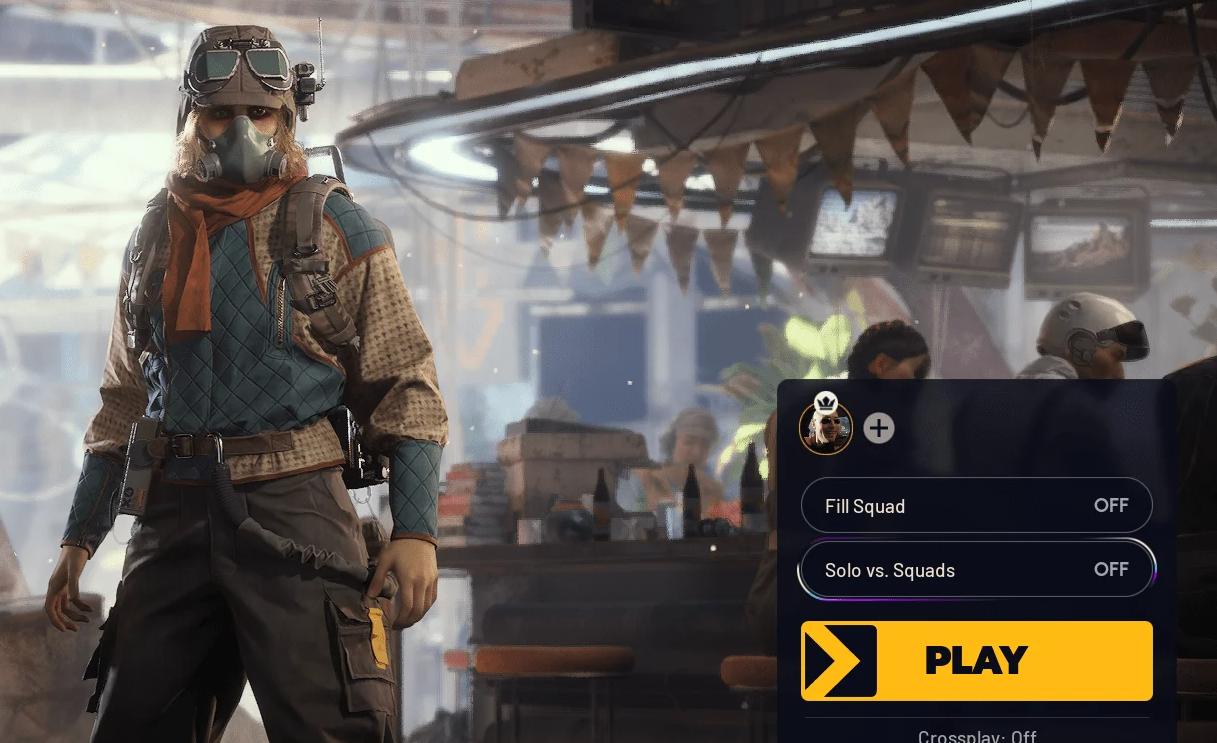
Task: Add a squad member with the plus icon
Action: click(x=878, y=428)
